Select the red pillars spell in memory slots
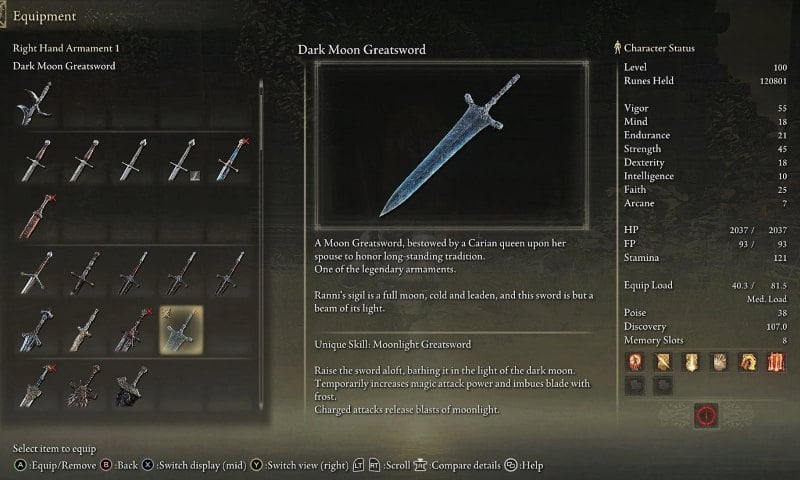The width and height of the screenshot is (800, 480). [775, 360]
